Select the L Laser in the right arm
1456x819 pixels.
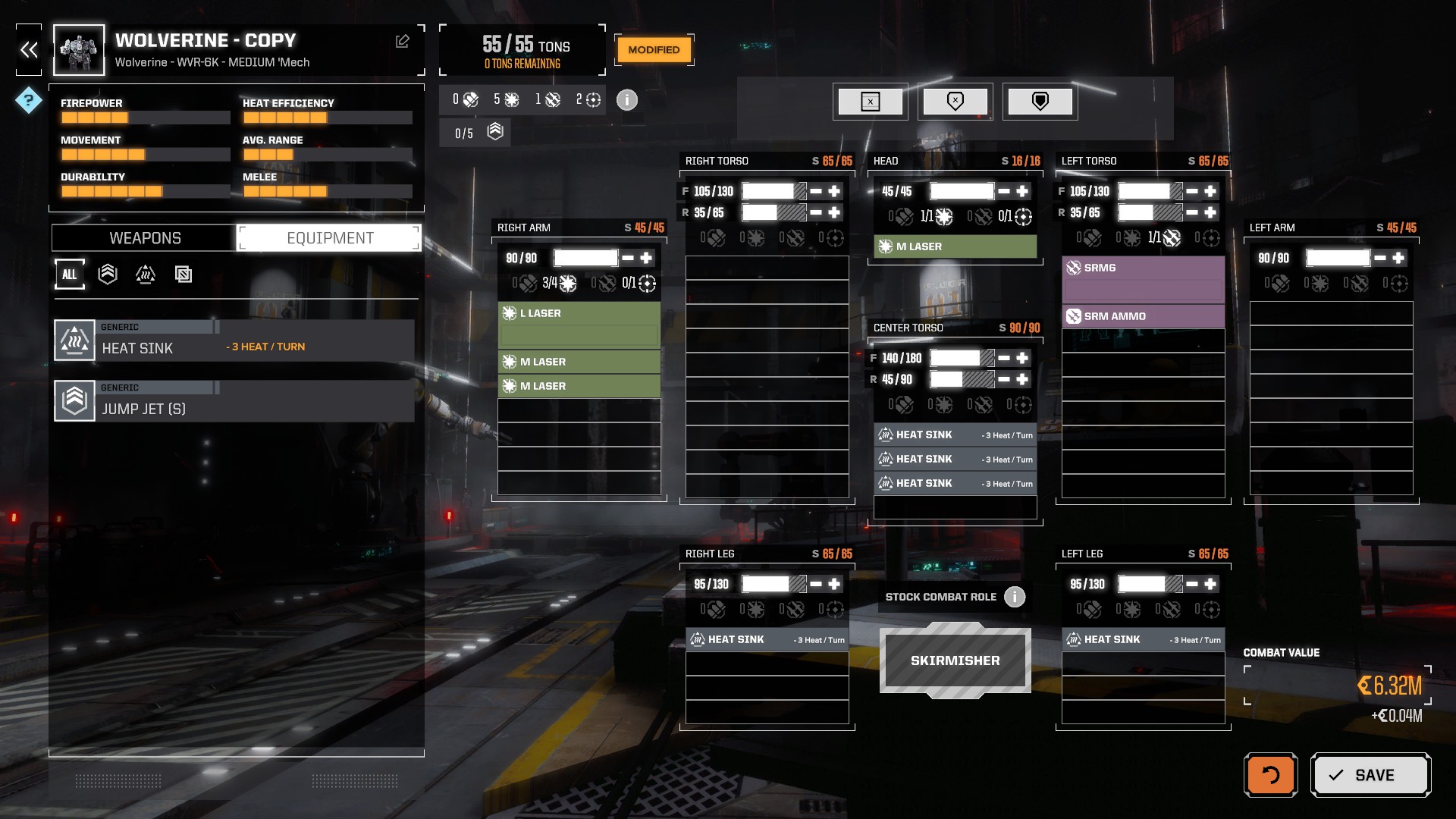coord(579,313)
